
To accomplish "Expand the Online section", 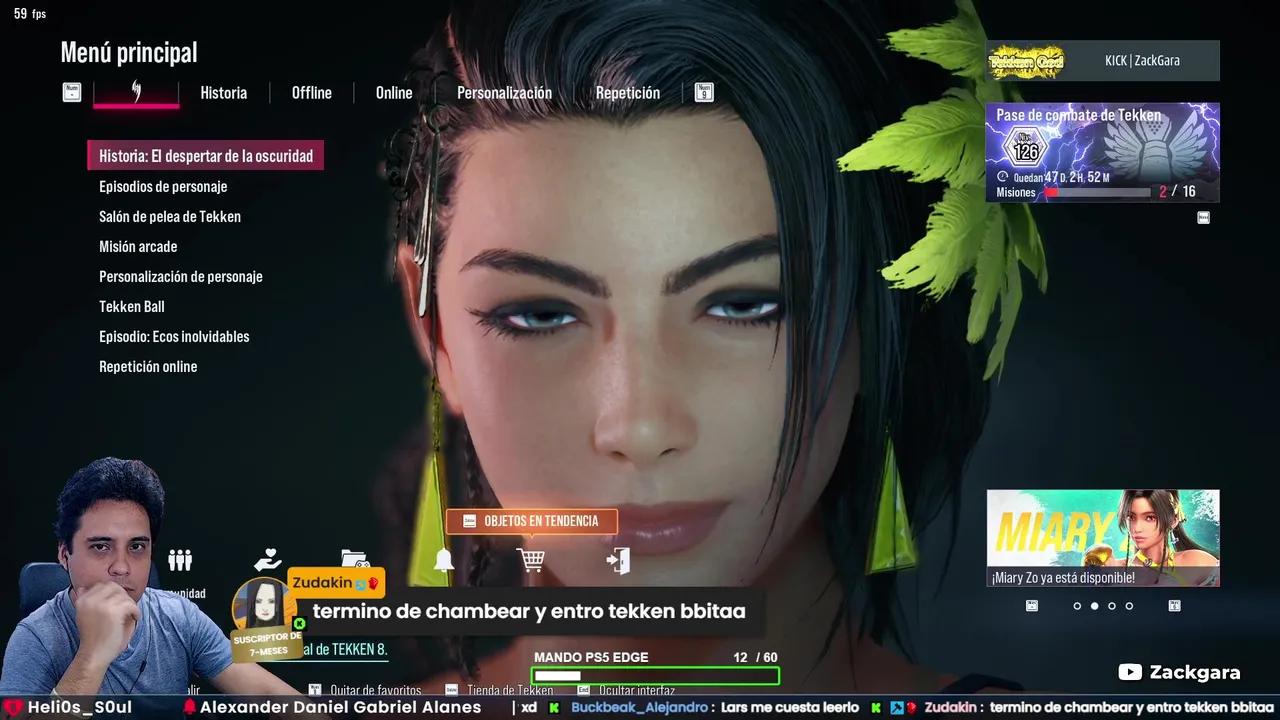I will tap(393, 92).
